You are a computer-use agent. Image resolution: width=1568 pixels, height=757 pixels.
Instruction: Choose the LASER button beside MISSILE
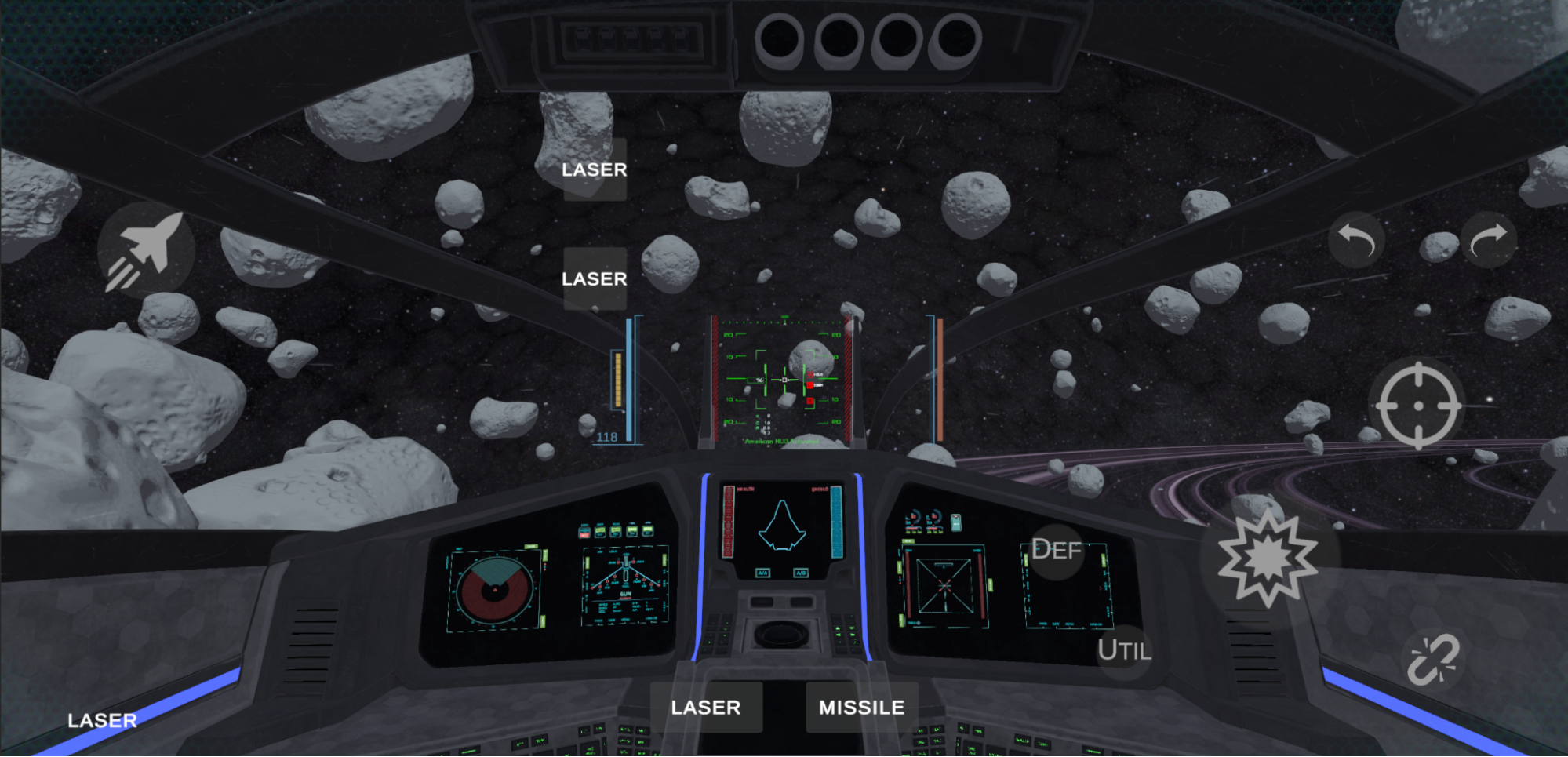coord(706,708)
